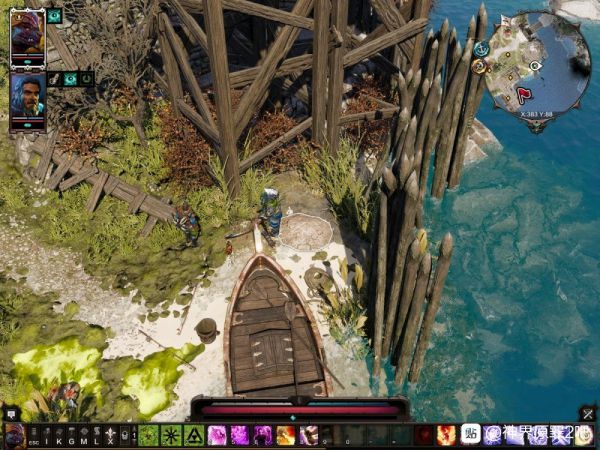
Task: Open the skills button labeled K
Action: 58,436
